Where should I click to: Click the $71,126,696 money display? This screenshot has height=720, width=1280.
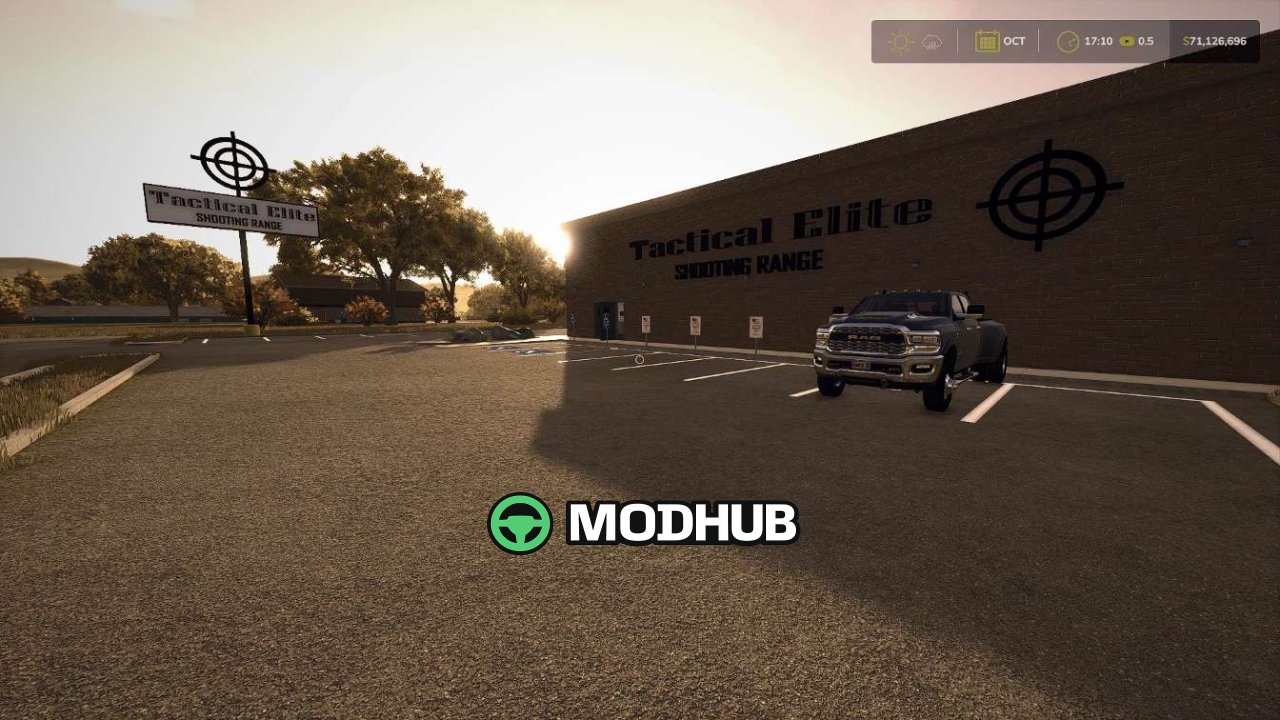[x=1212, y=41]
